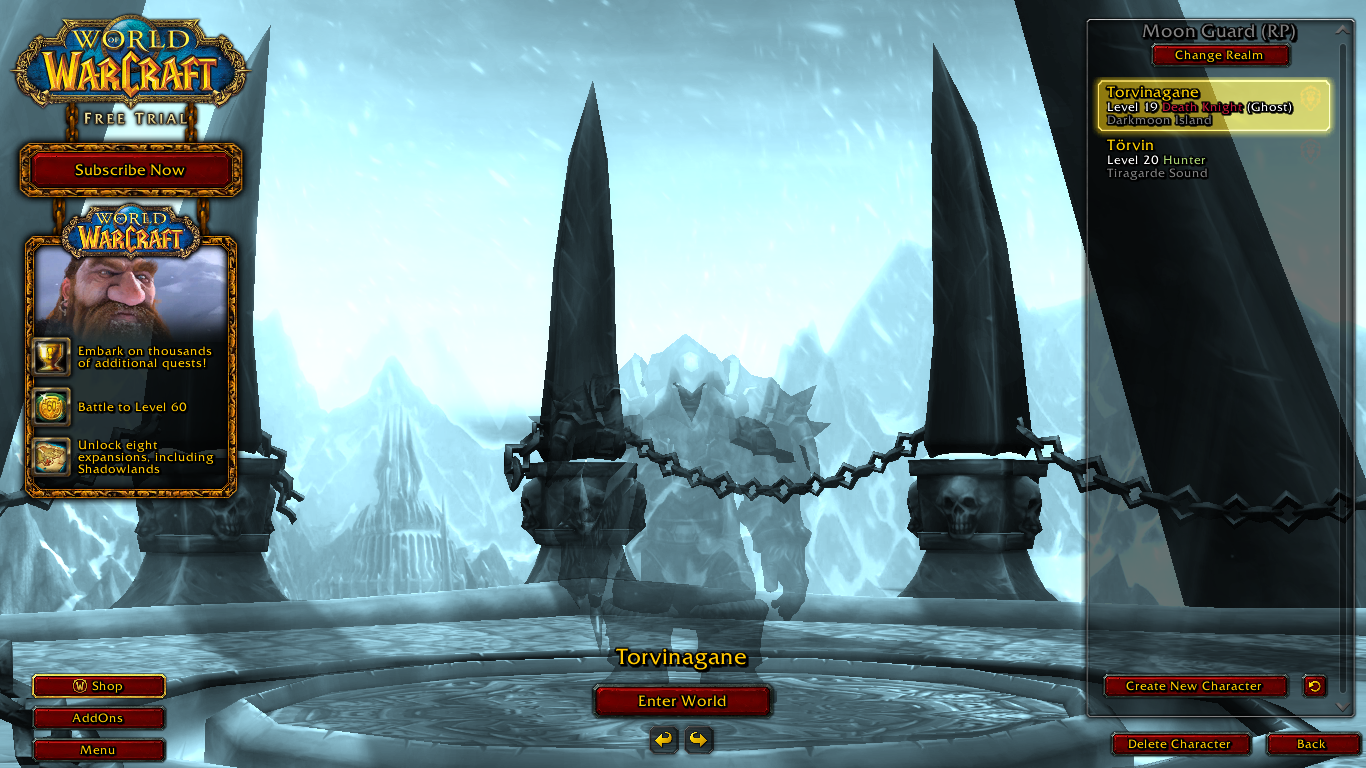Change Realm from Moon Guard
The image size is (1366, 768).
(1219, 56)
